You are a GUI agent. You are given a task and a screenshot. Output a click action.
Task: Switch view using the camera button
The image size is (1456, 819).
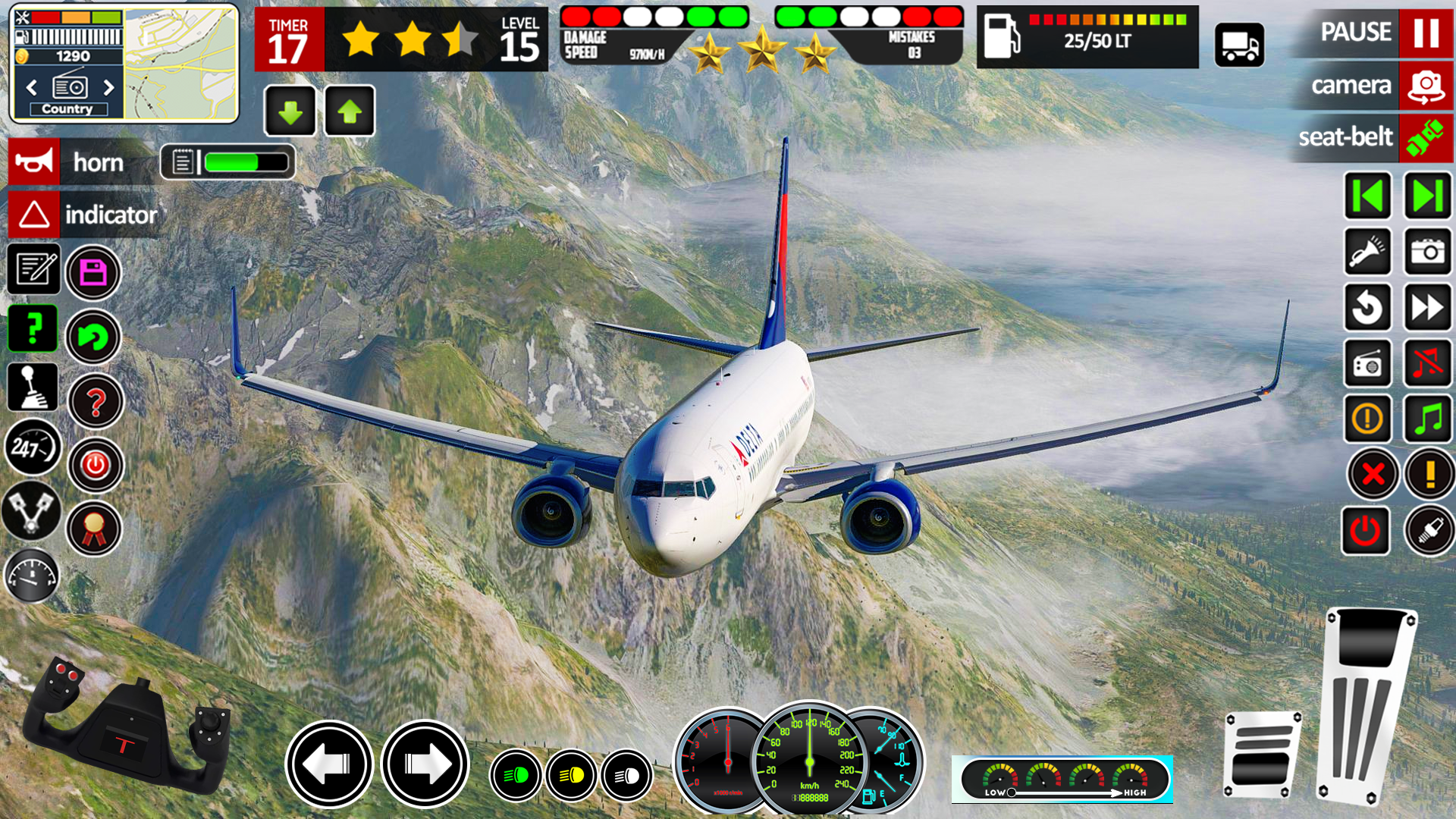[1426, 86]
